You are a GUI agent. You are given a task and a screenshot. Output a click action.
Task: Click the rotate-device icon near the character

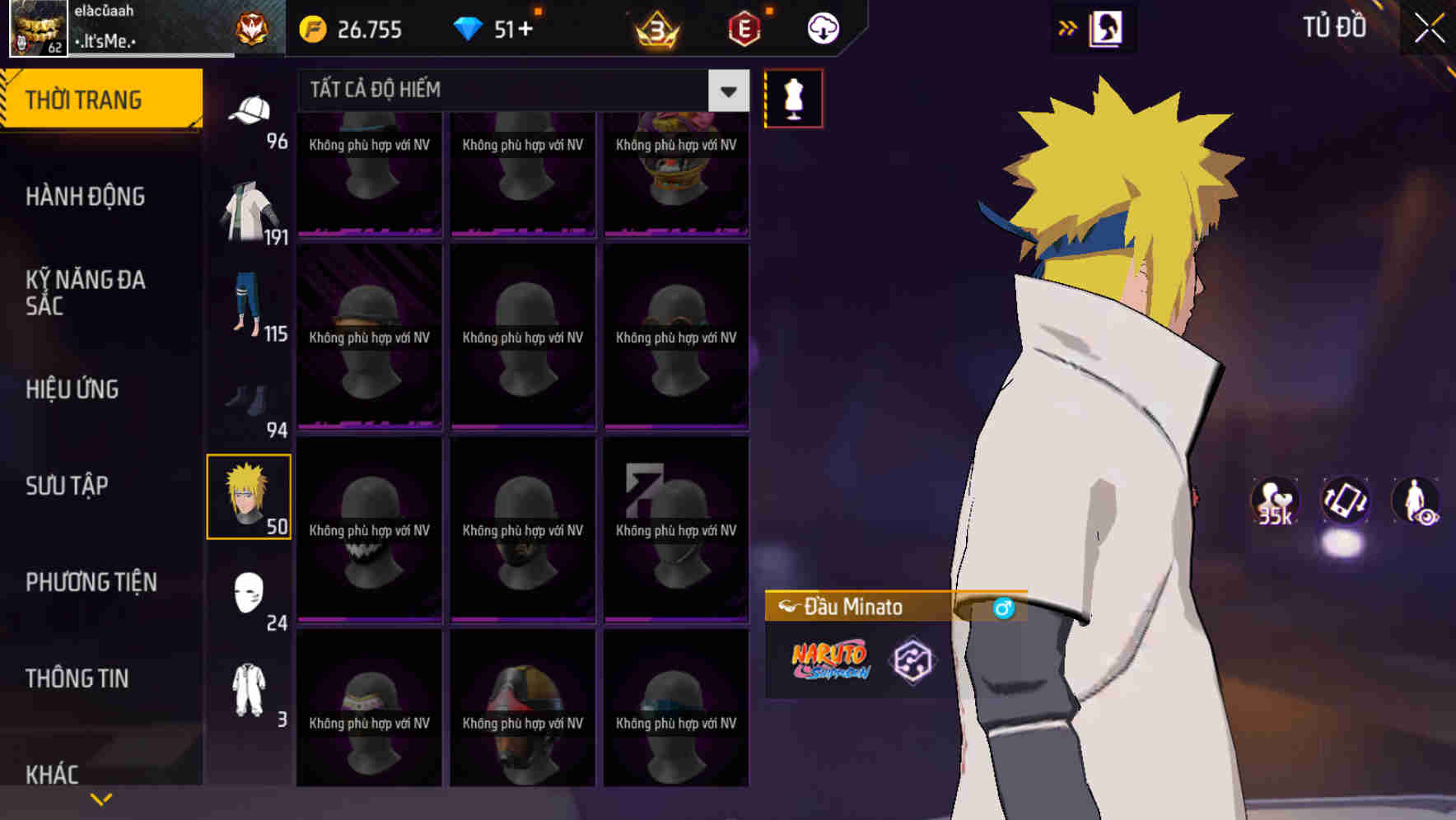[x=1346, y=502]
